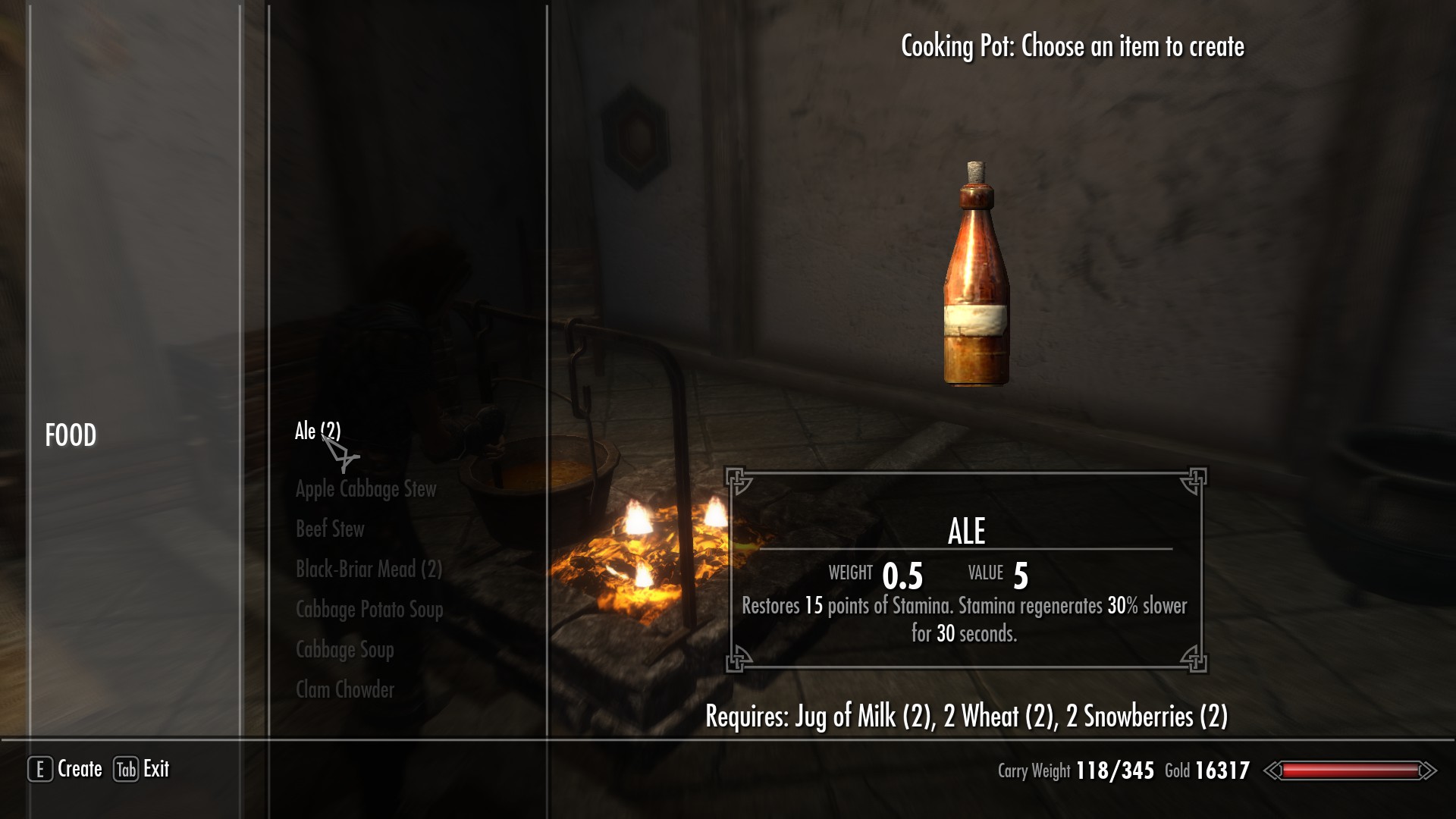
Task: Select Apple Cabbage Stew recipe
Action: pos(366,489)
